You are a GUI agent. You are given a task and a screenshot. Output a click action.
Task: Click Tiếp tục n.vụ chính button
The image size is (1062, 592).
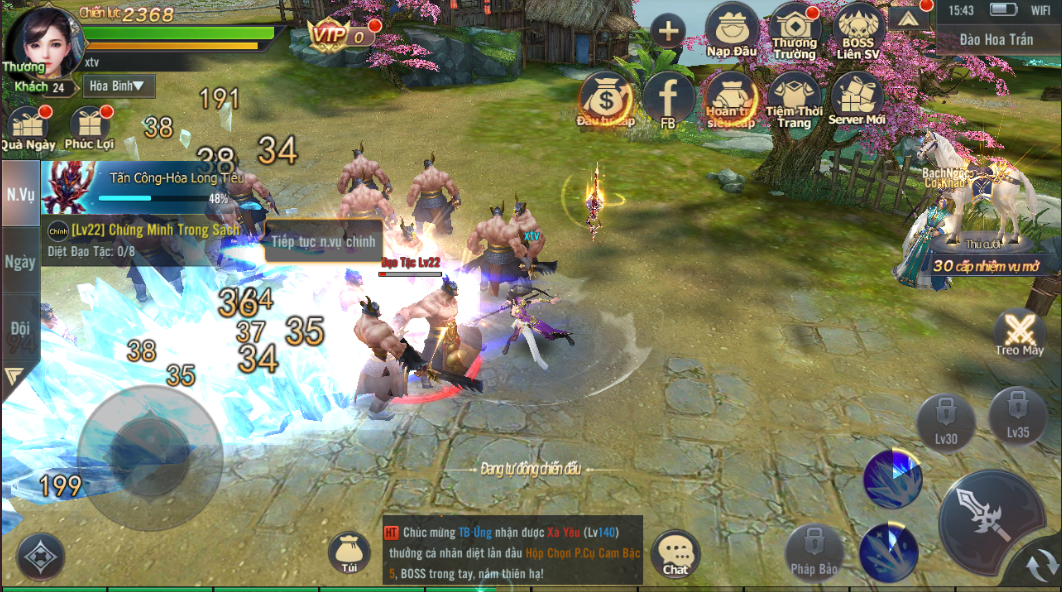323,241
